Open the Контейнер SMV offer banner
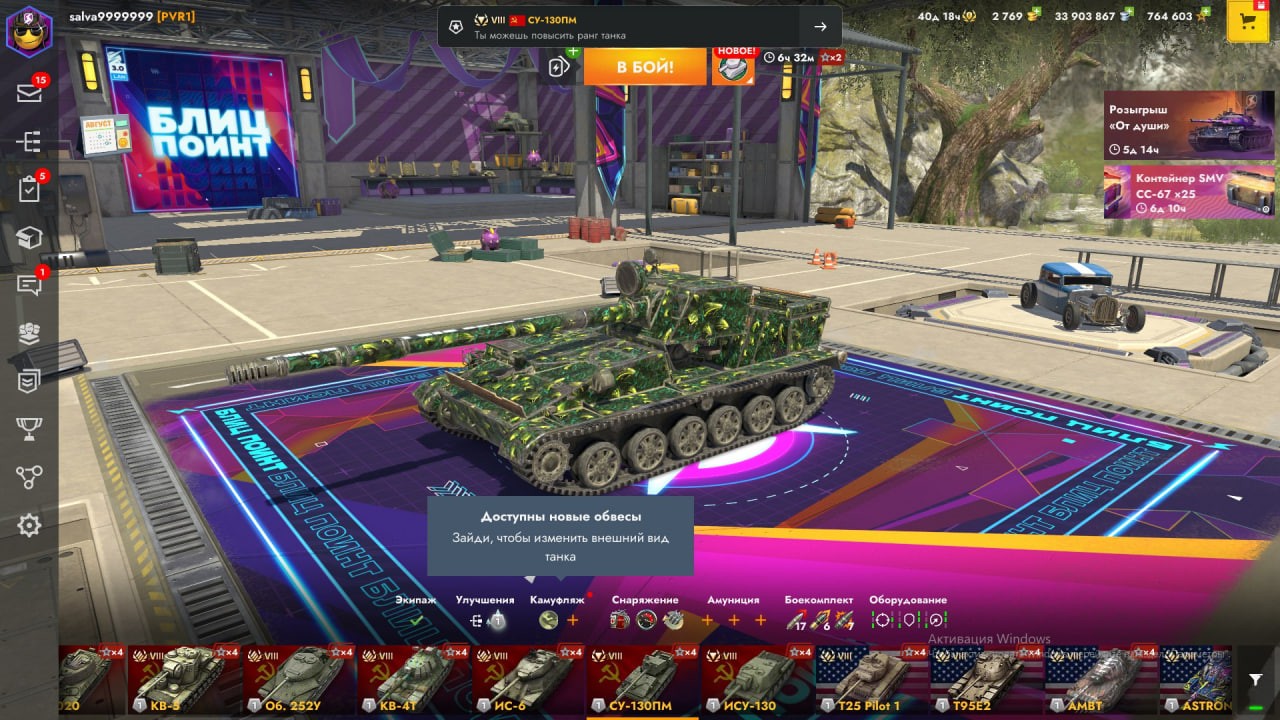 tap(1175, 192)
